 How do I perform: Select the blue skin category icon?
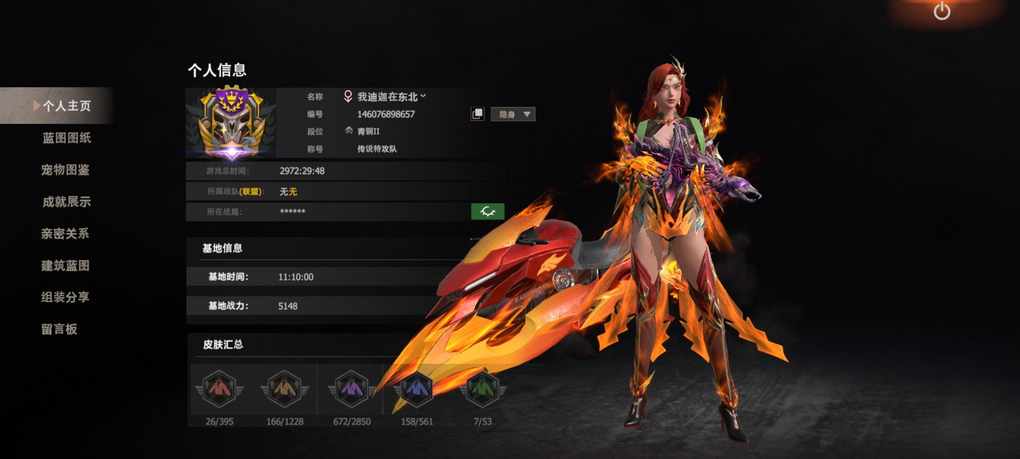(413, 387)
